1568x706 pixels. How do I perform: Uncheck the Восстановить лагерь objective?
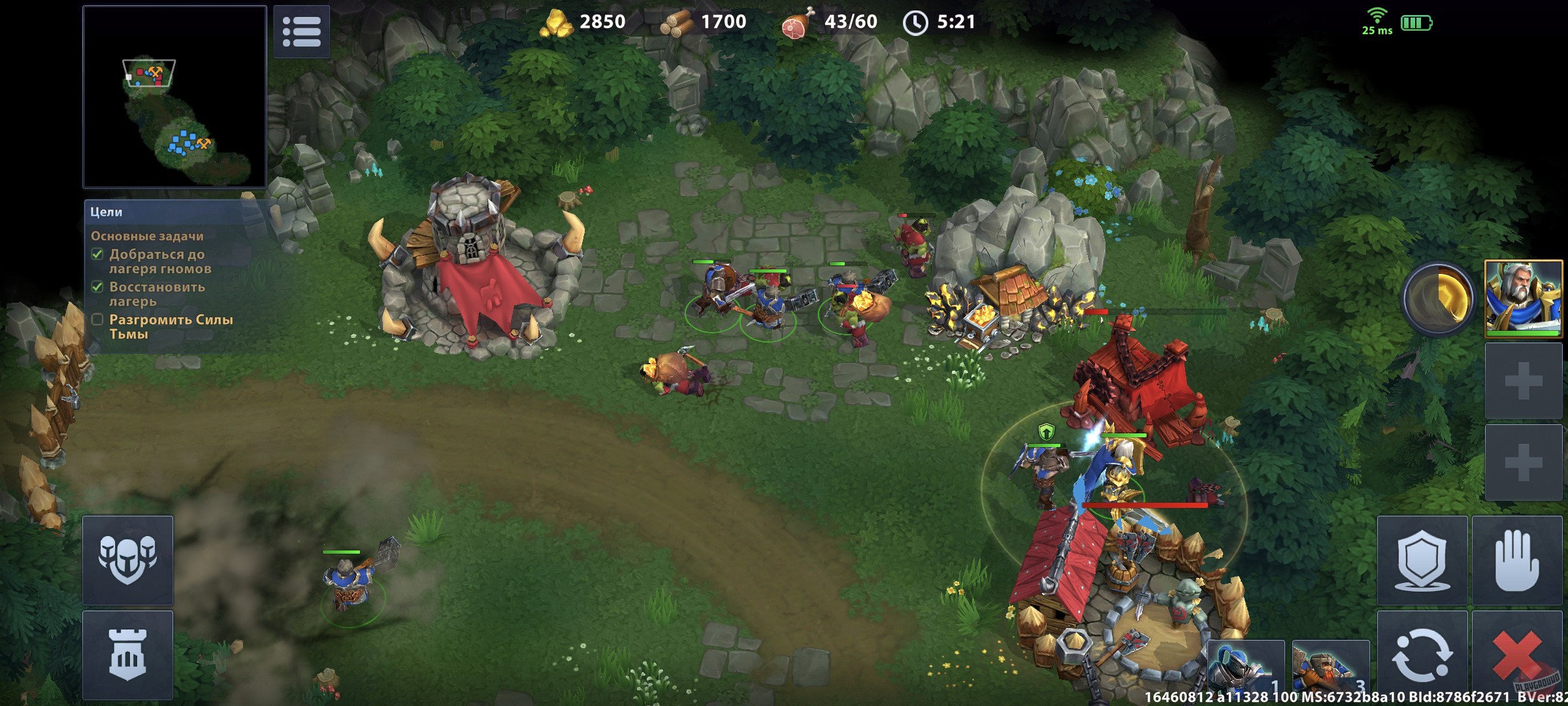pos(97,288)
